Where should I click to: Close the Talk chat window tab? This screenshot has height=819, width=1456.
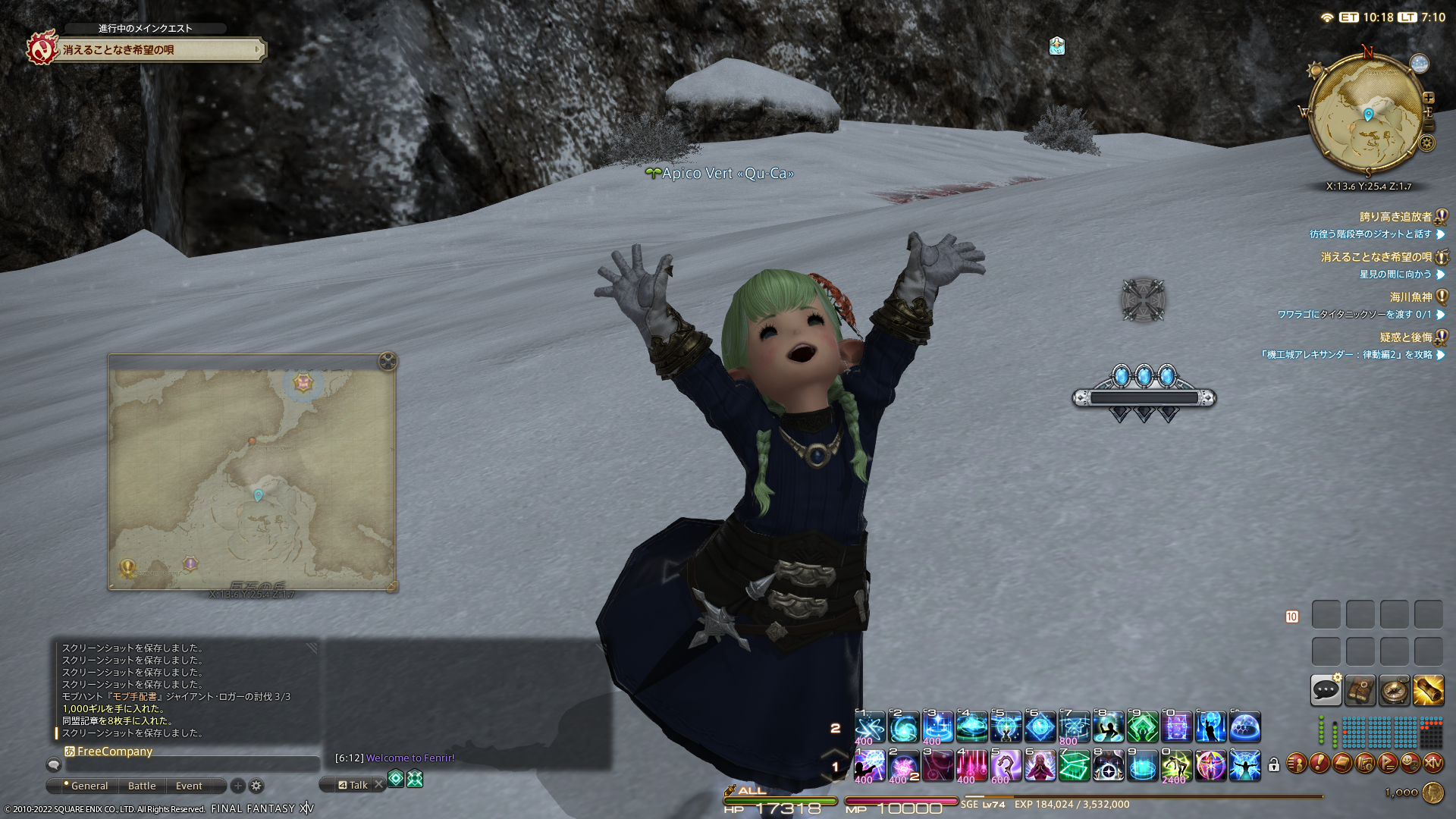pyautogui.click(x=378, y=785)
